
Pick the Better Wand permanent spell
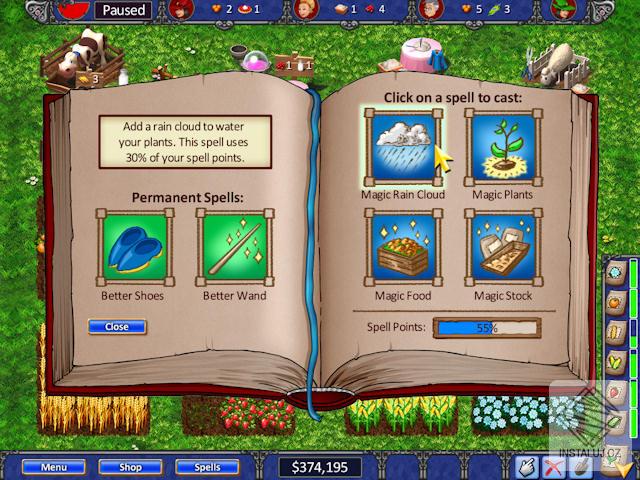point(233,246)
